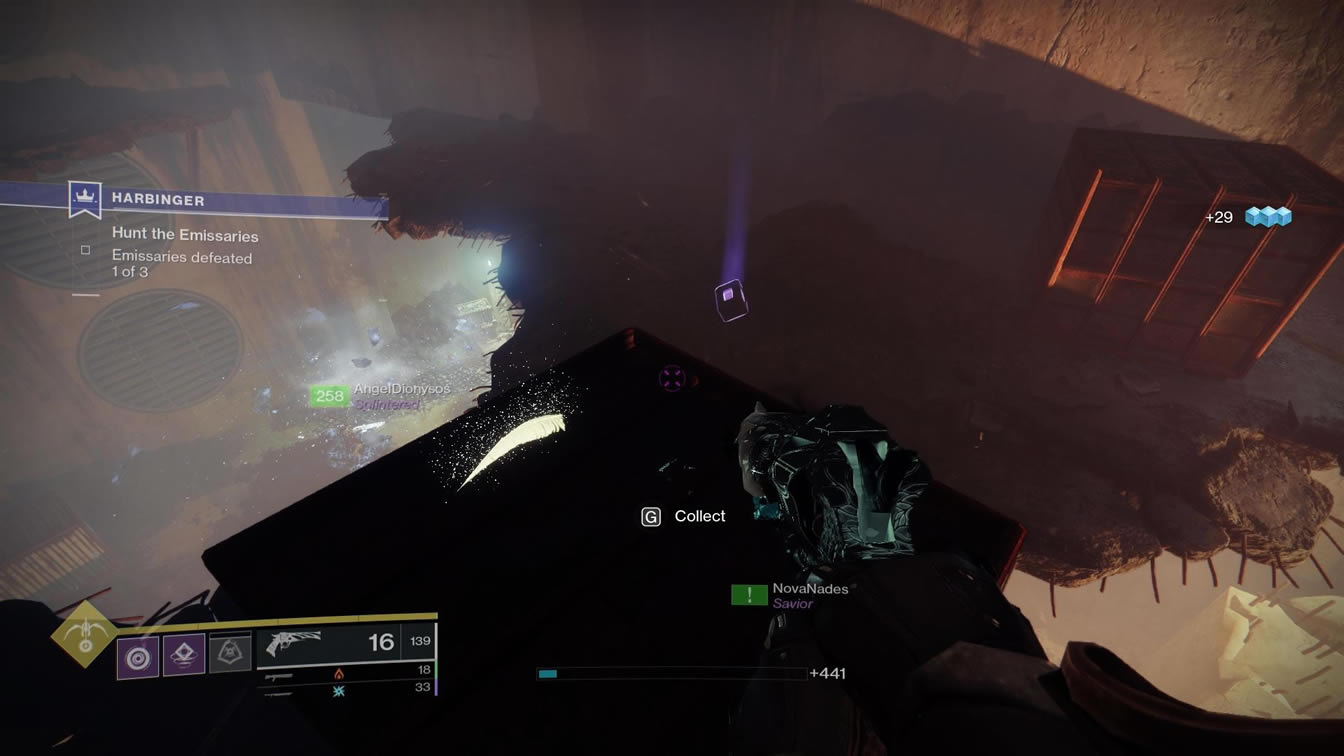The image size is (1344, 756).
Task: Click the blue glimmer cubes icon
Action: click(x=1269, y=217)
